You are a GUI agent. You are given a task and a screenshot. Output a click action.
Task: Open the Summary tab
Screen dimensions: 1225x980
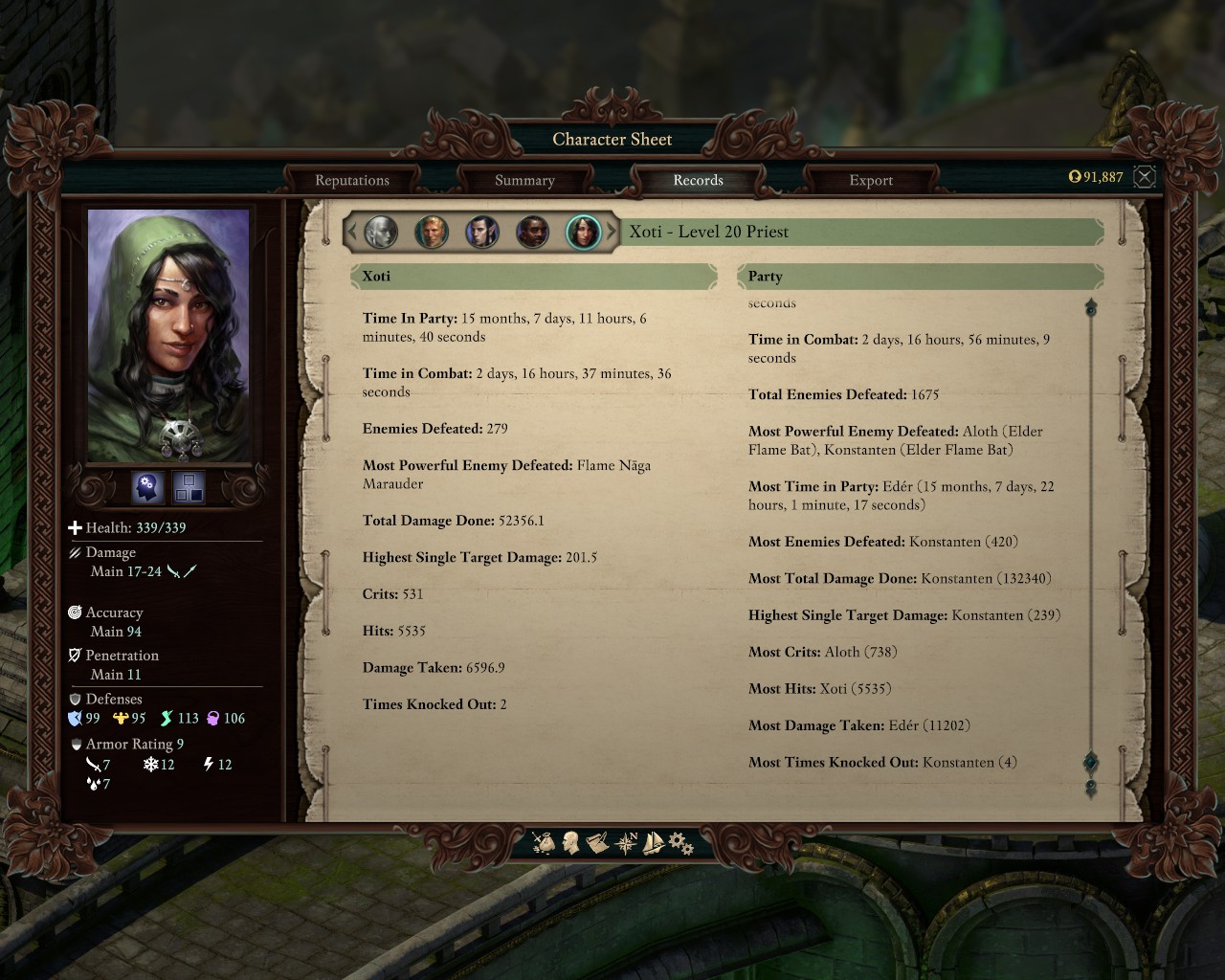(x=524, y=180)
